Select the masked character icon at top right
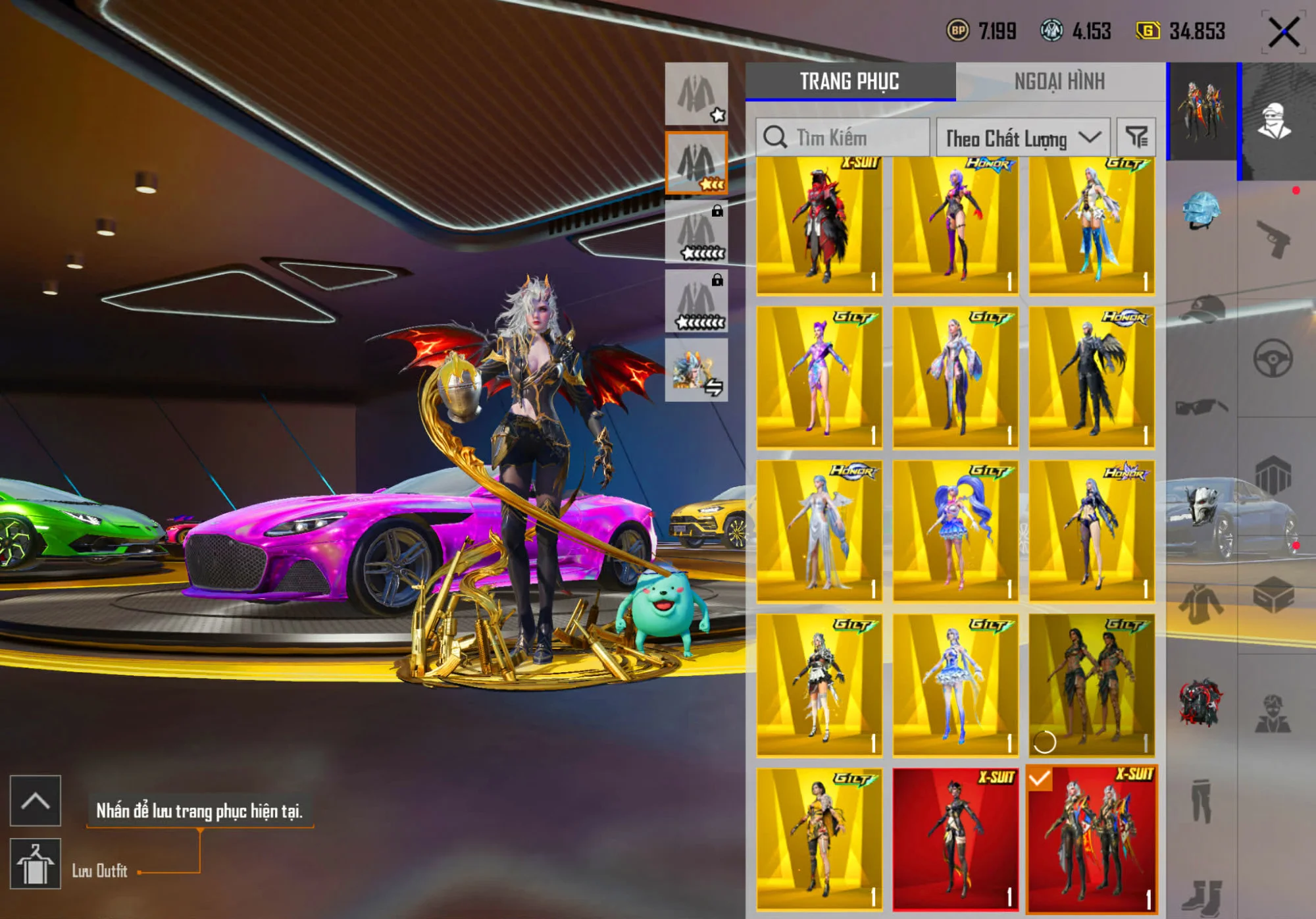The height and width of the screenshot is (919, 1316). pos(1275,121)
